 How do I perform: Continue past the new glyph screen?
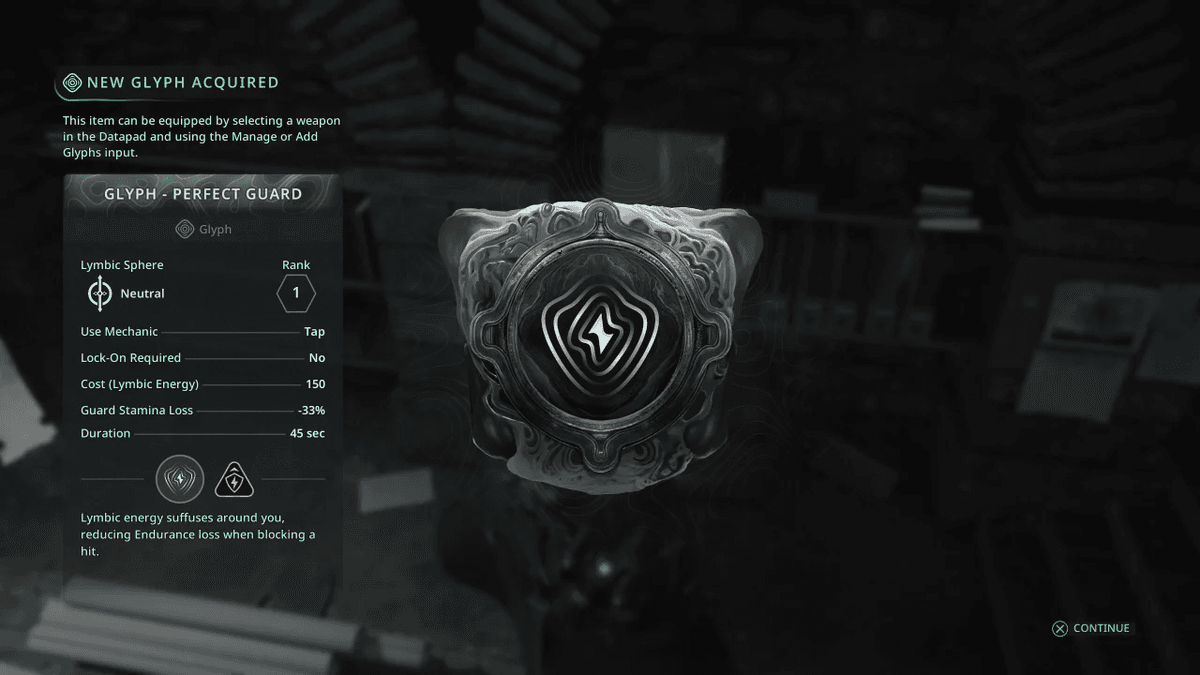pos(1090,628)
